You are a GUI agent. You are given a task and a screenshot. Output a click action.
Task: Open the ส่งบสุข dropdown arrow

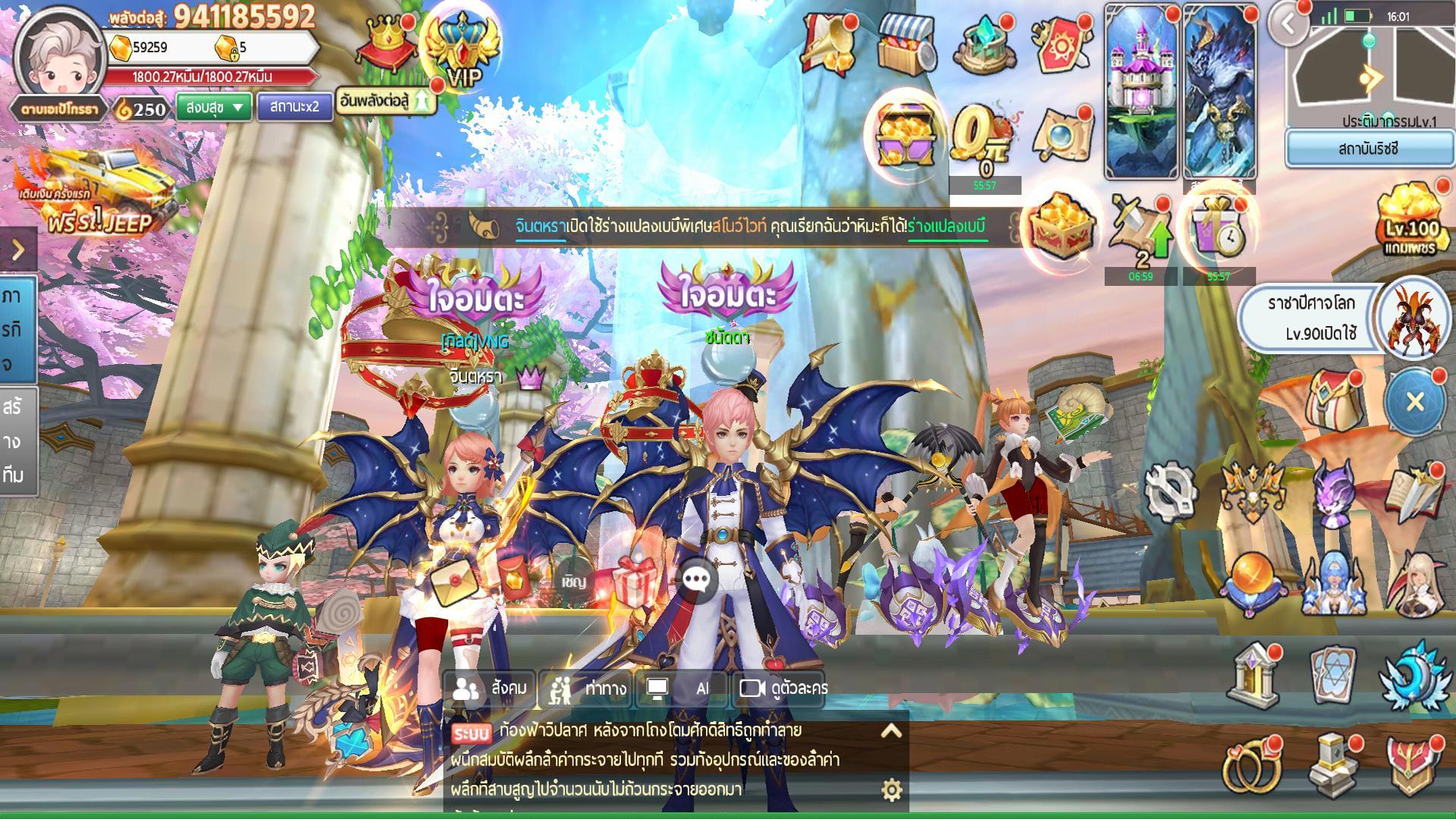pos(237,108)
